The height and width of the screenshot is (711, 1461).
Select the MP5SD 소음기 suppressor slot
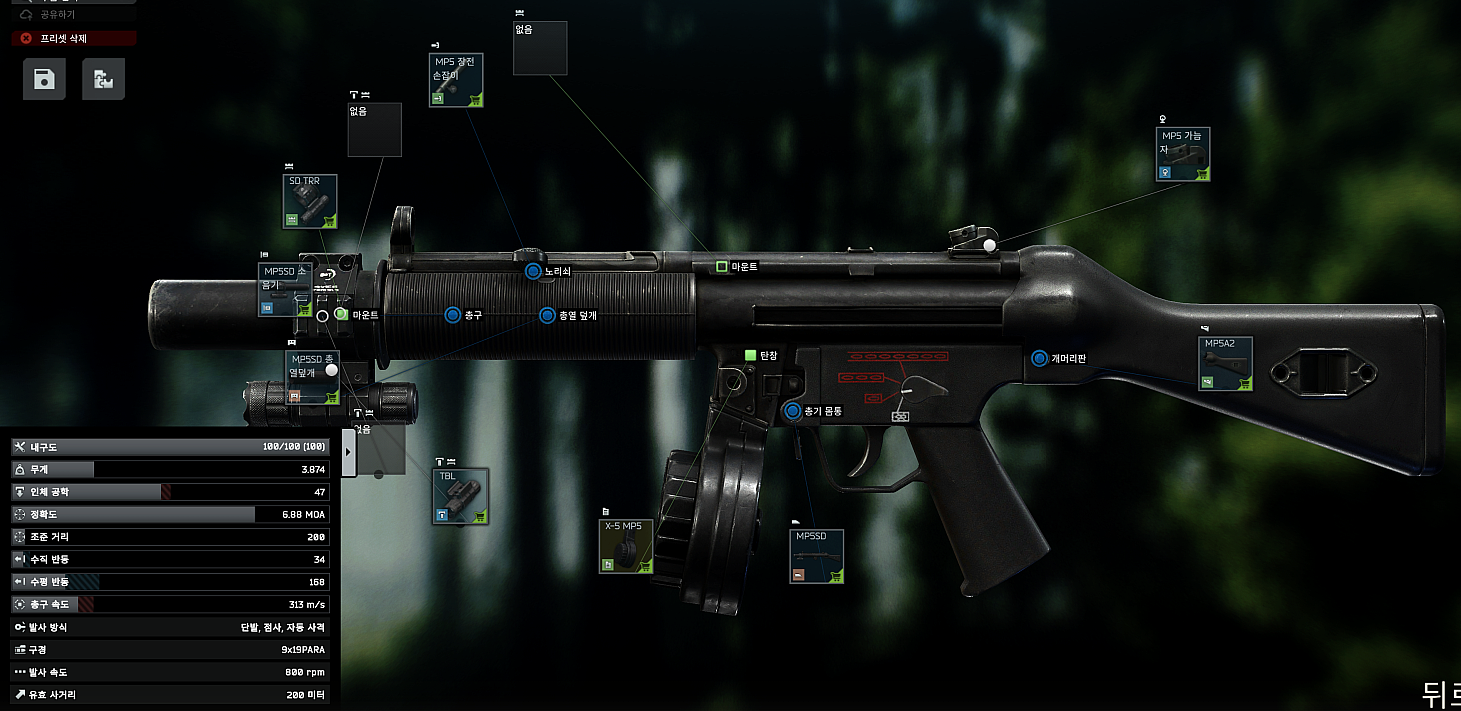pos(285,290)
